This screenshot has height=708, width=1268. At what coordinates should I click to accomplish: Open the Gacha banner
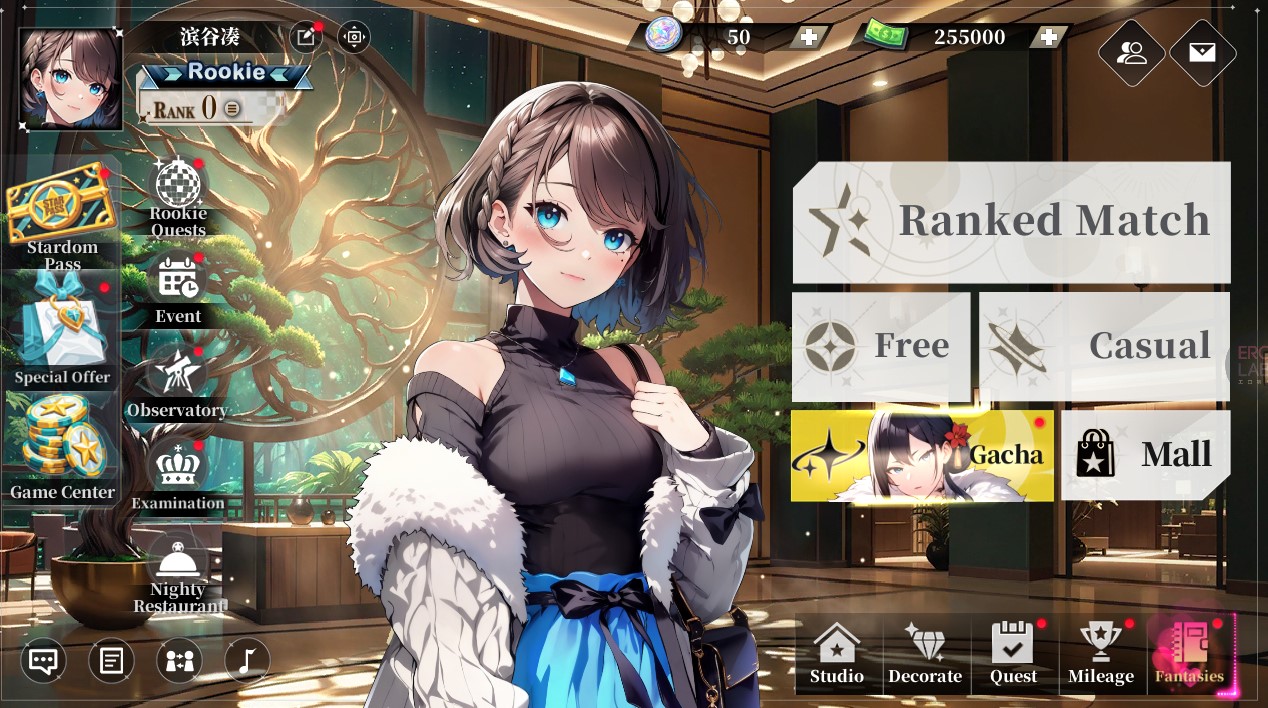pyautogui.click(x=922, y=455)
